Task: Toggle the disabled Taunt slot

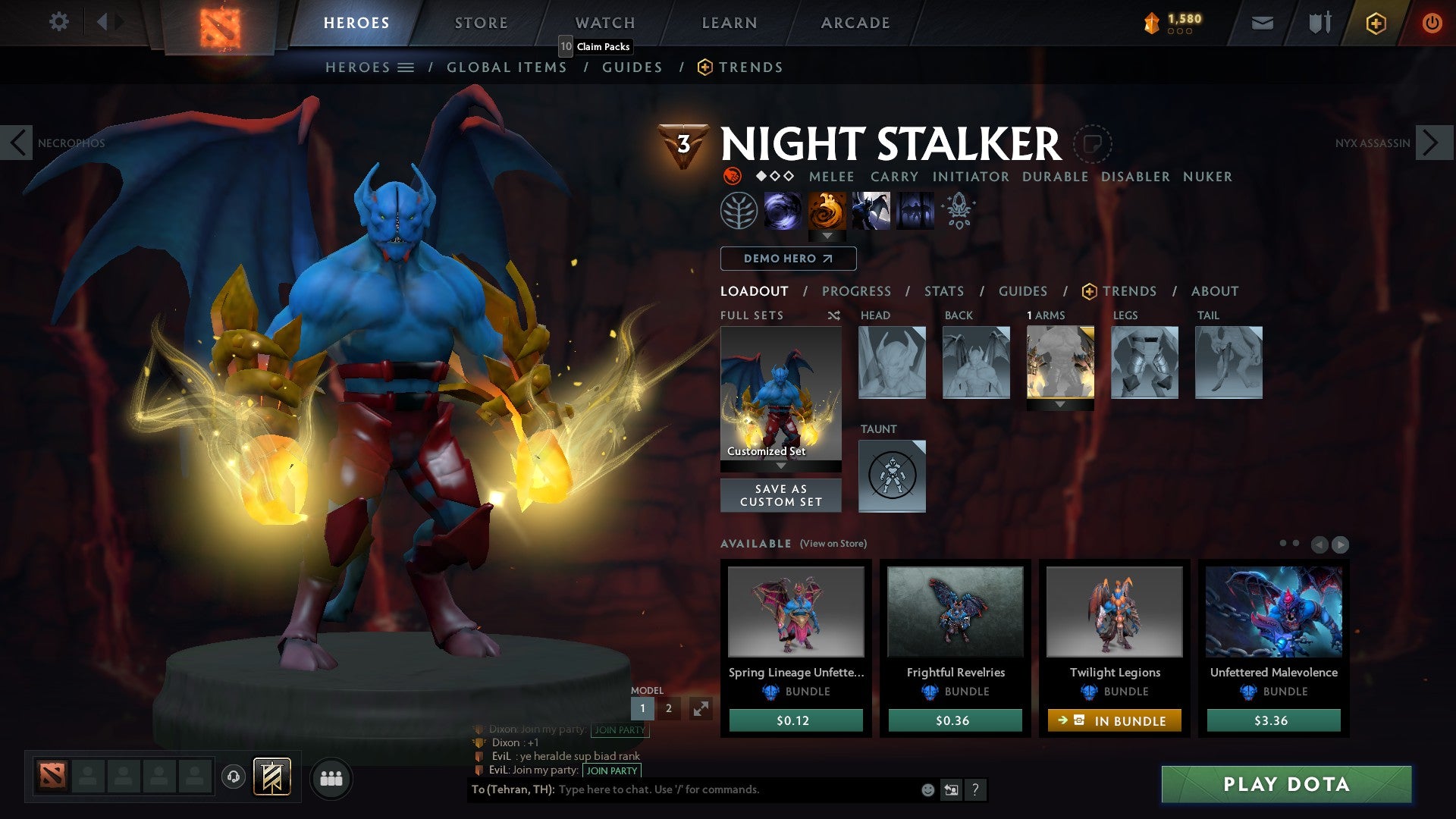Action: coord(892,475)
